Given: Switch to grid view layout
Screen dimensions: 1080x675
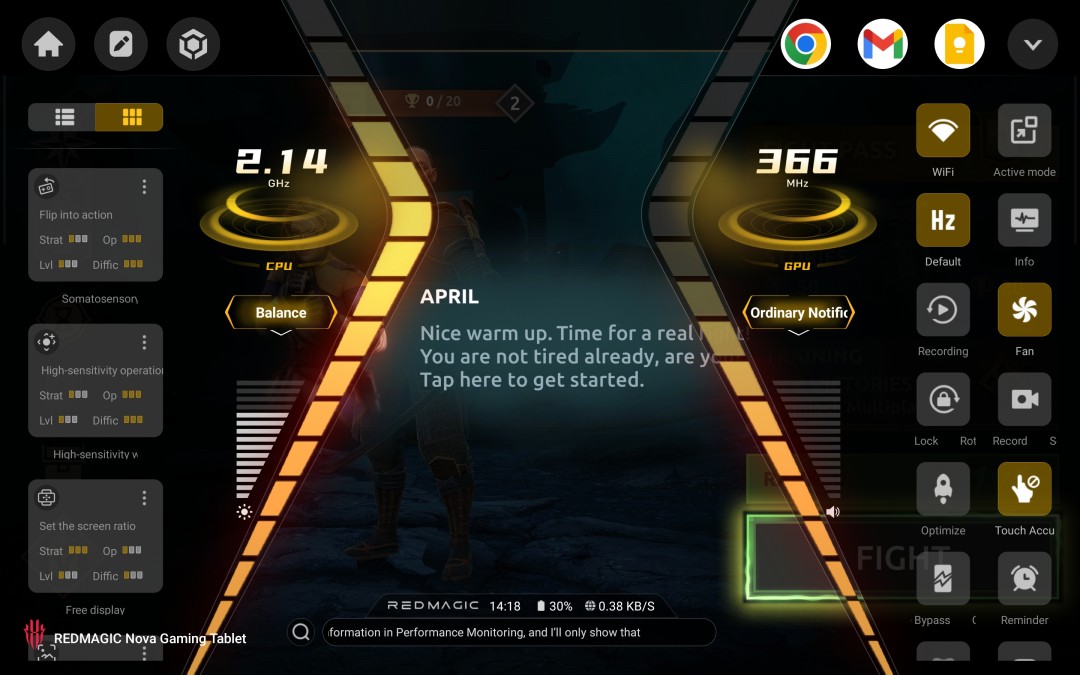Looking at the screenshot, I should [x=130, y=117].
